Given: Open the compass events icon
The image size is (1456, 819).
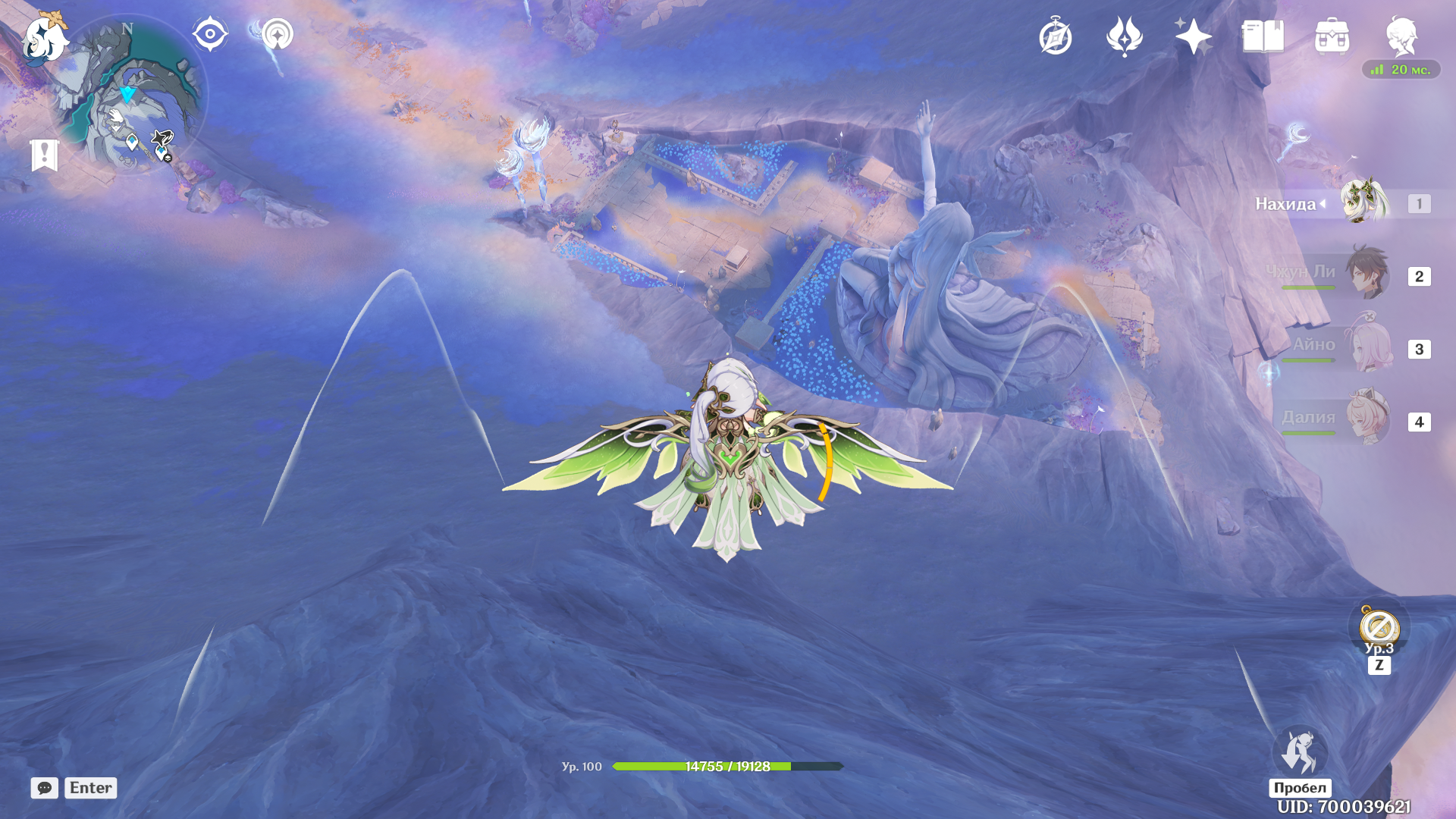Looking at the screenshot, I should click(x=1055, y=37).
